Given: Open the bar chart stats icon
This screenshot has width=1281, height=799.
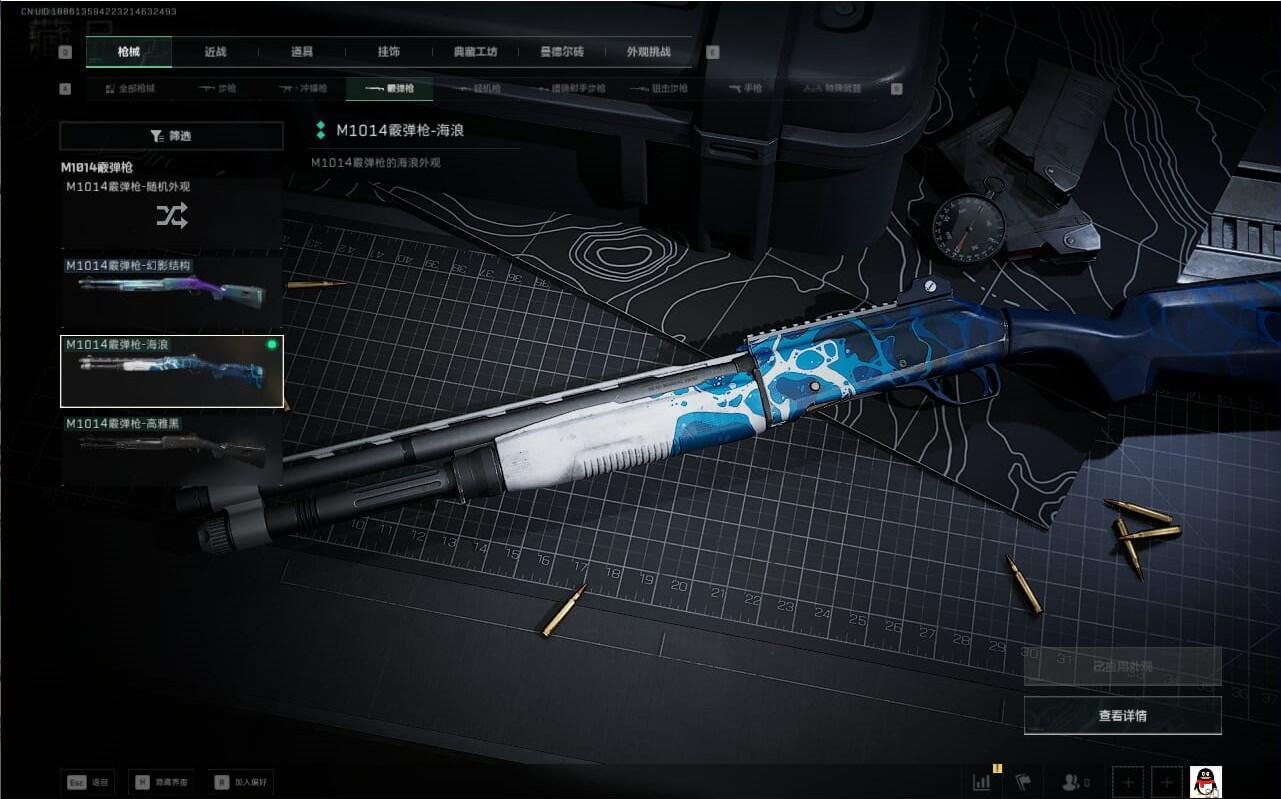Looking at the screenshot, I should [x=984, y=782].
